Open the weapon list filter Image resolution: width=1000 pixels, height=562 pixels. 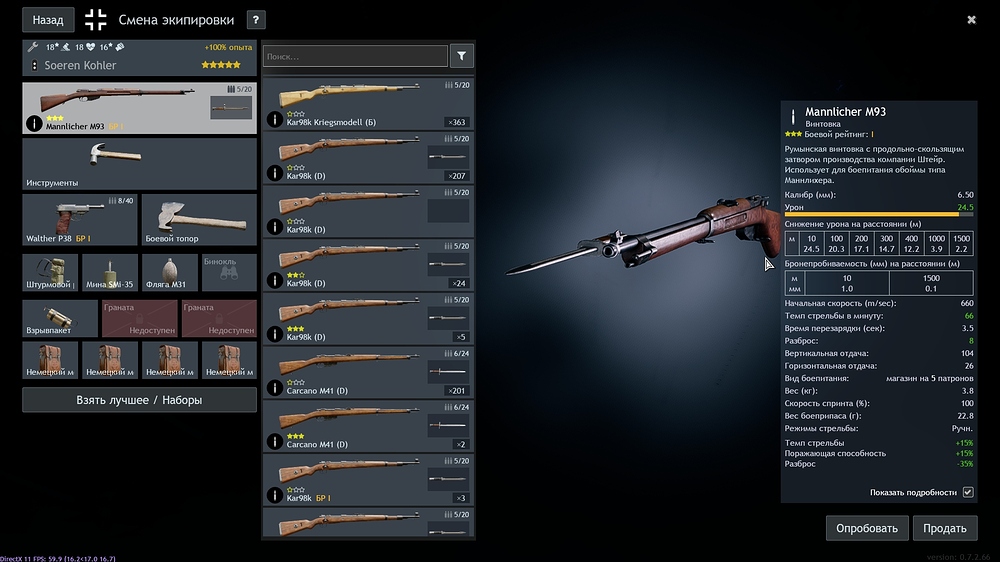point(461,57)
